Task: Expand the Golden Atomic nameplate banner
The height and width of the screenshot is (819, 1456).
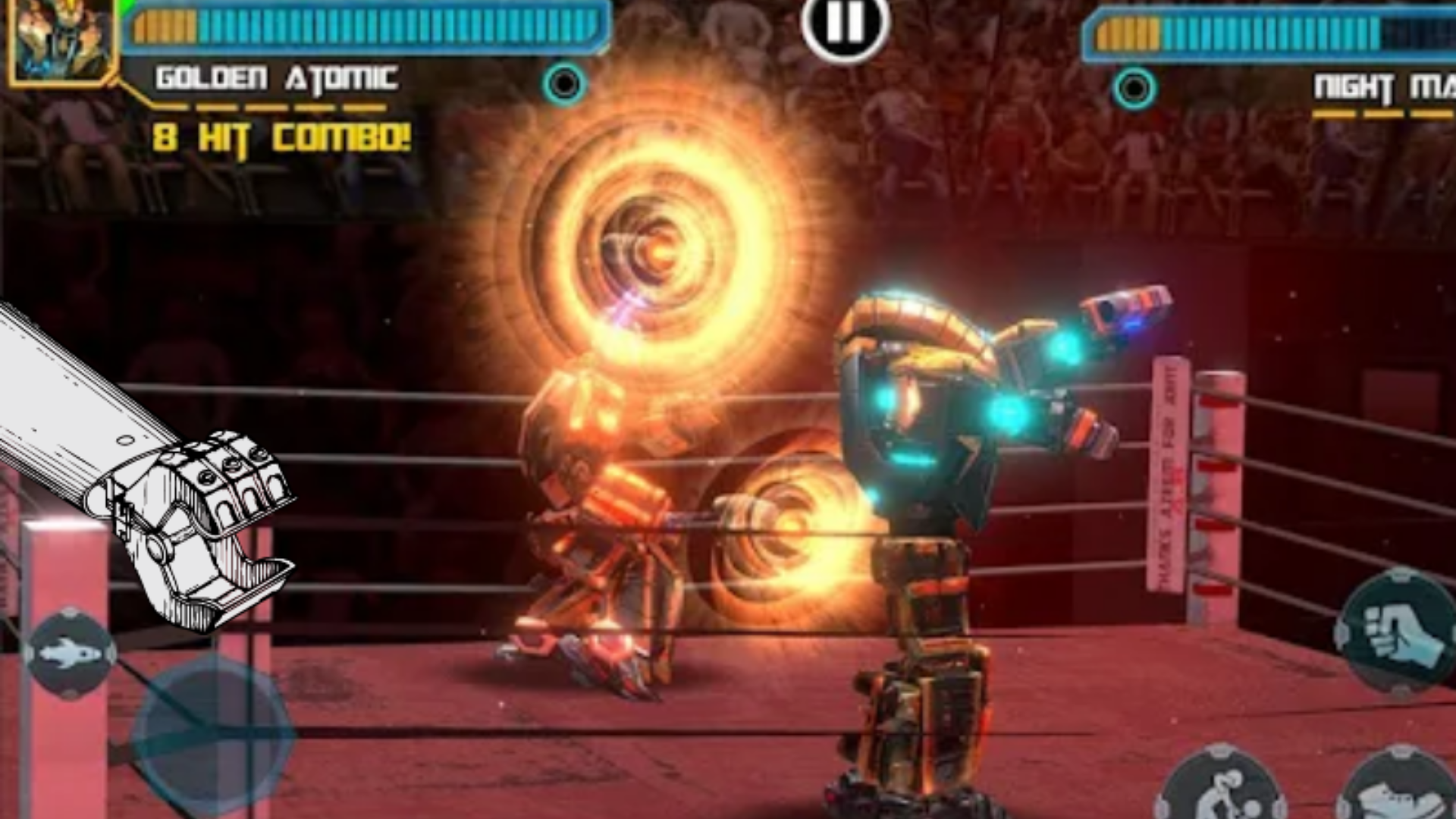Action: coord(277,76)
